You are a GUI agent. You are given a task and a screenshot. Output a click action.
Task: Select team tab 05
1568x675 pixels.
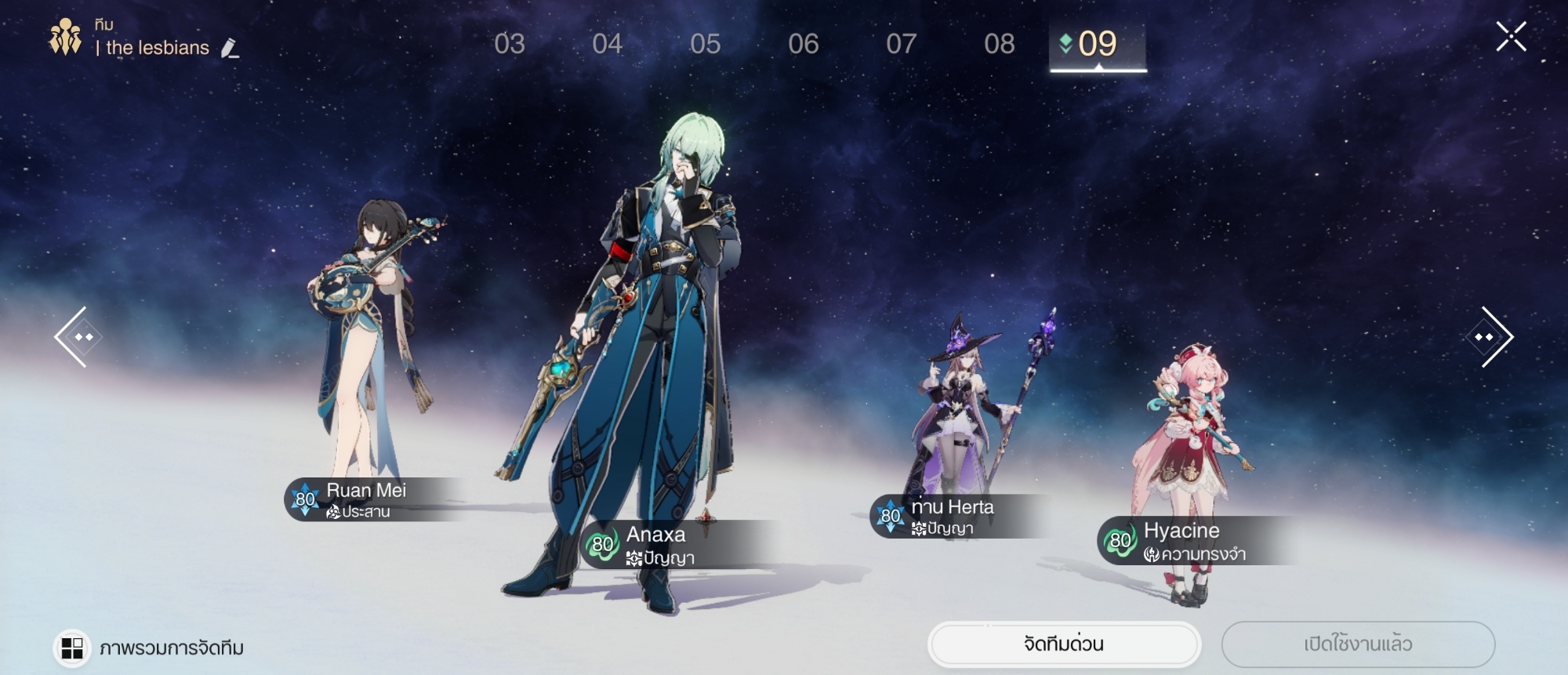(x=706, y=44)
